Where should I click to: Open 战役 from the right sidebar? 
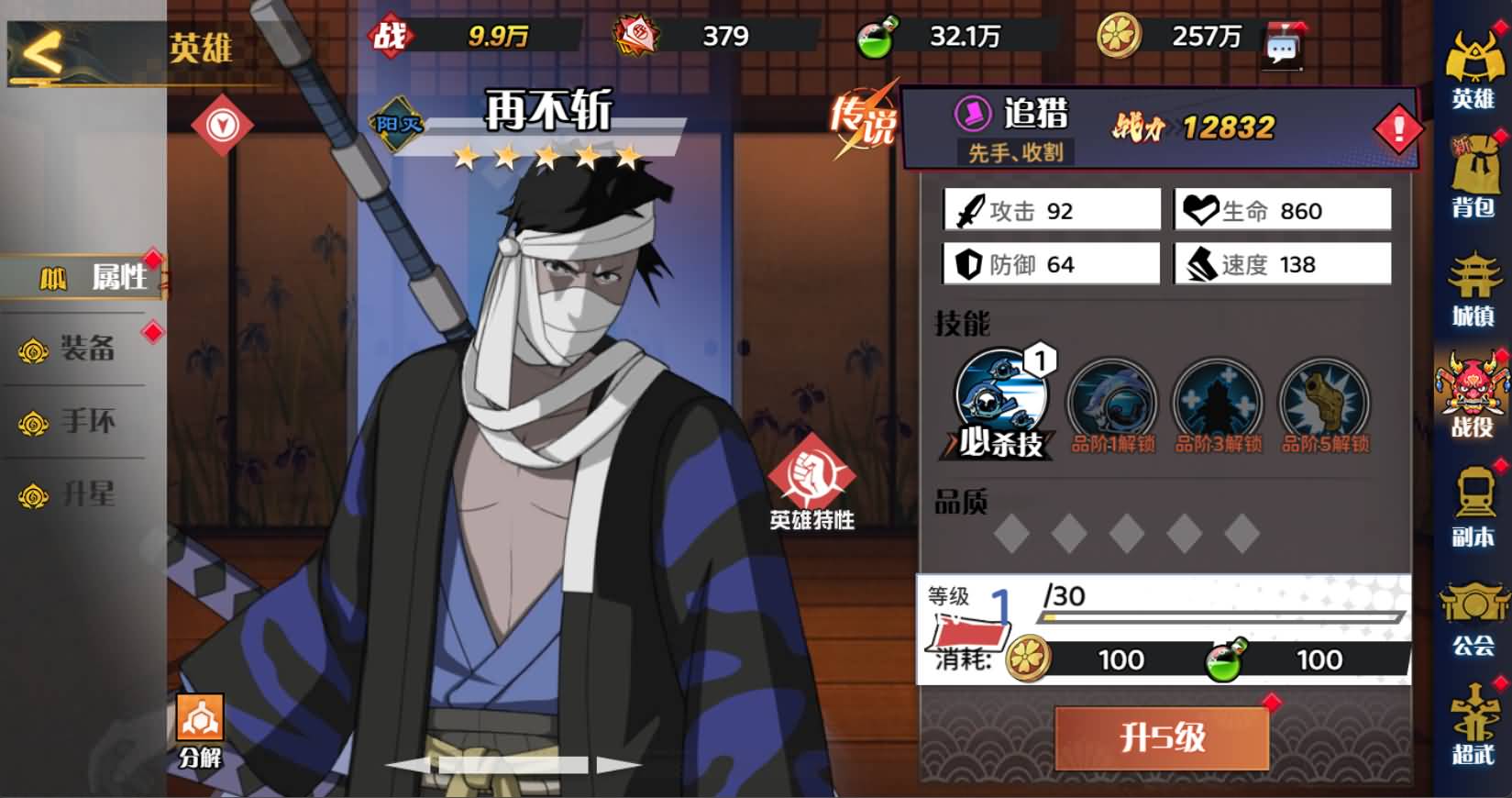(1471, 394)
